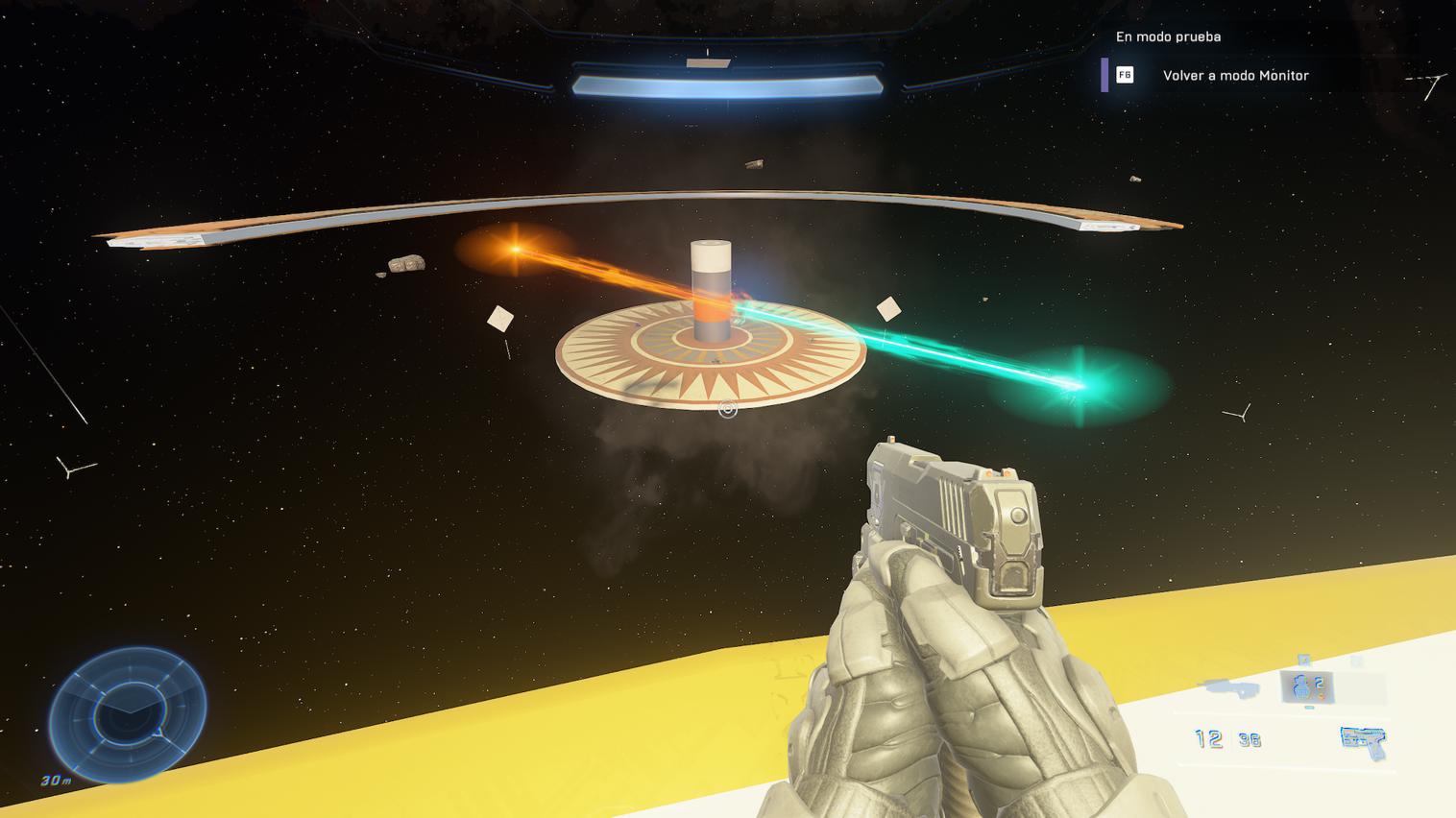1456x818 pixels.
Task: Click the motion tracker radar
Action: [x=128, y=712]
